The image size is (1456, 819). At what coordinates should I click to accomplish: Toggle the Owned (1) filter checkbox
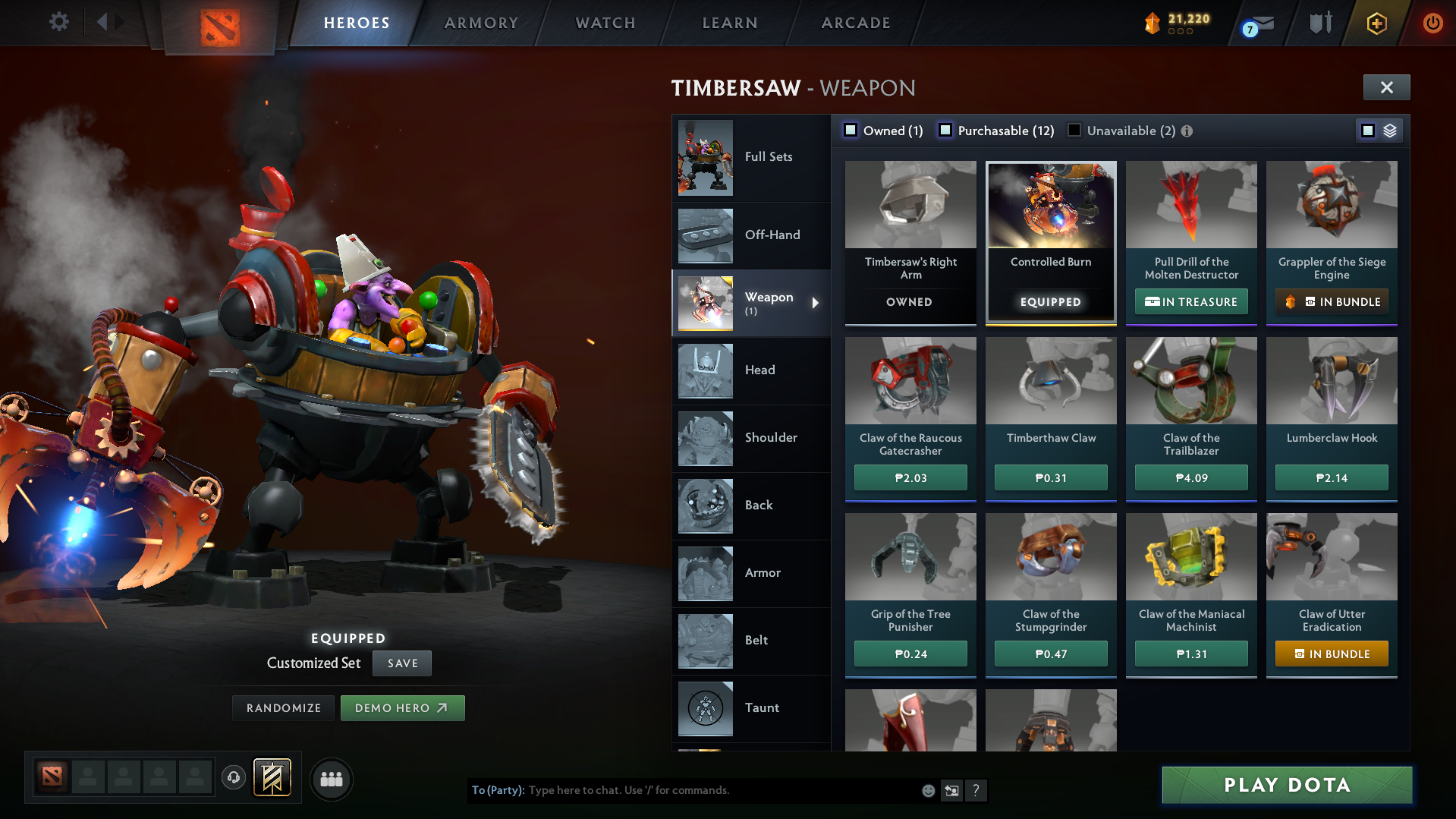850,130
